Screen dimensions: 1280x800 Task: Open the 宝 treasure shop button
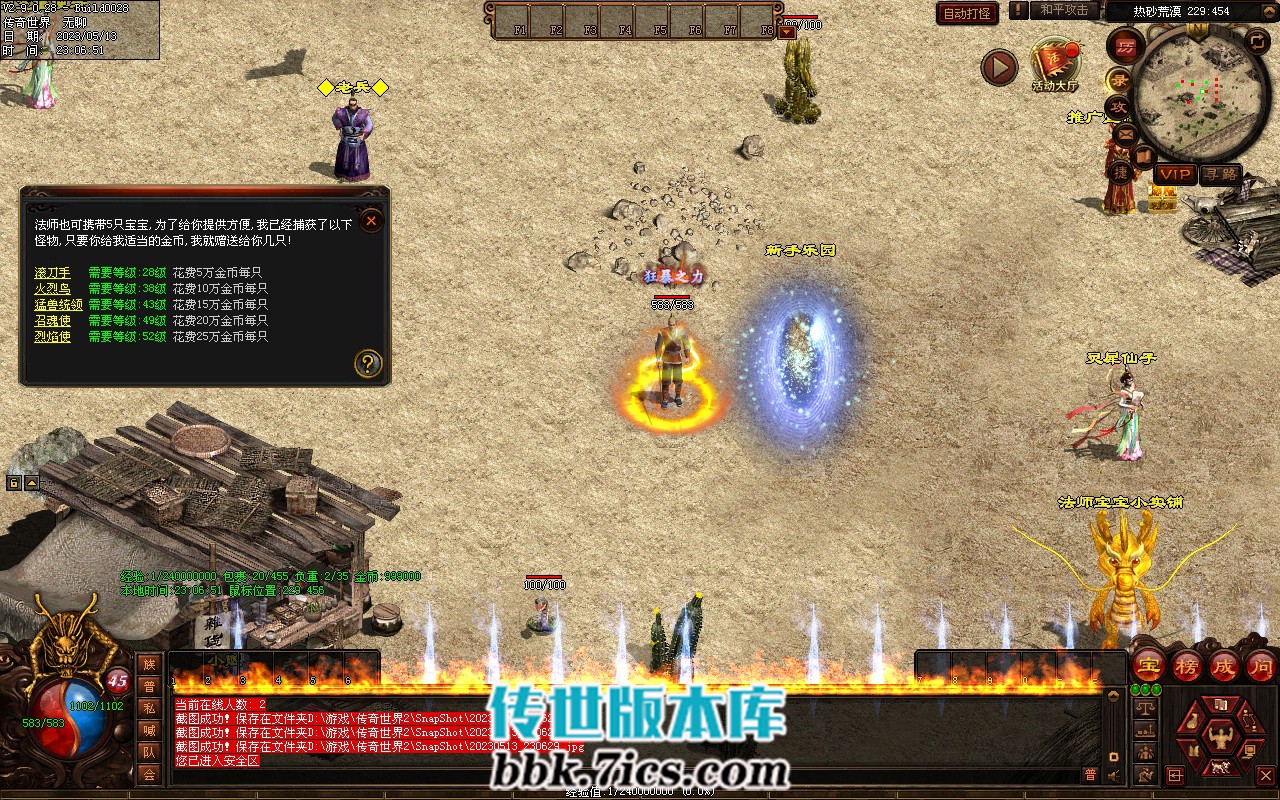tap(1150, 664)
